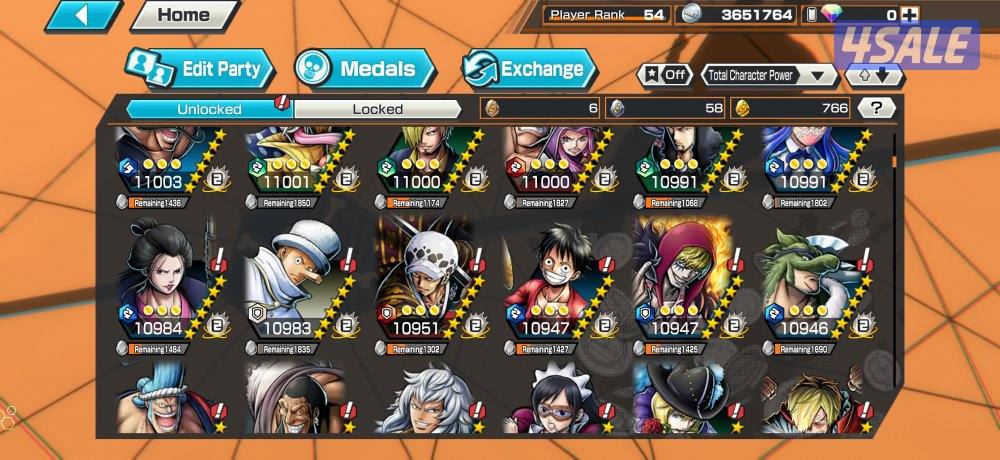Add rainbow diamonds with the plus button
1000x460 pixels.
(x=909, y=14)
